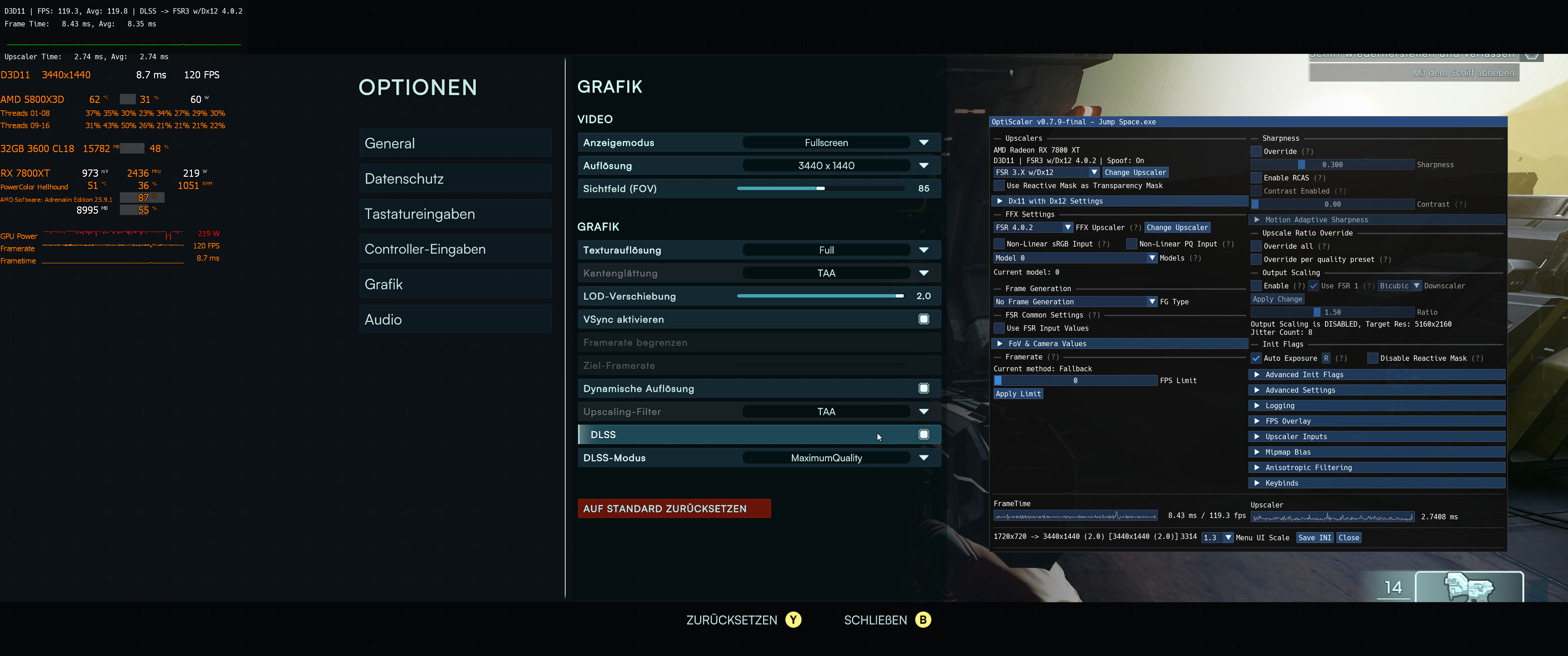
Task: Open the General options section
Action: [x=455, y=143]
